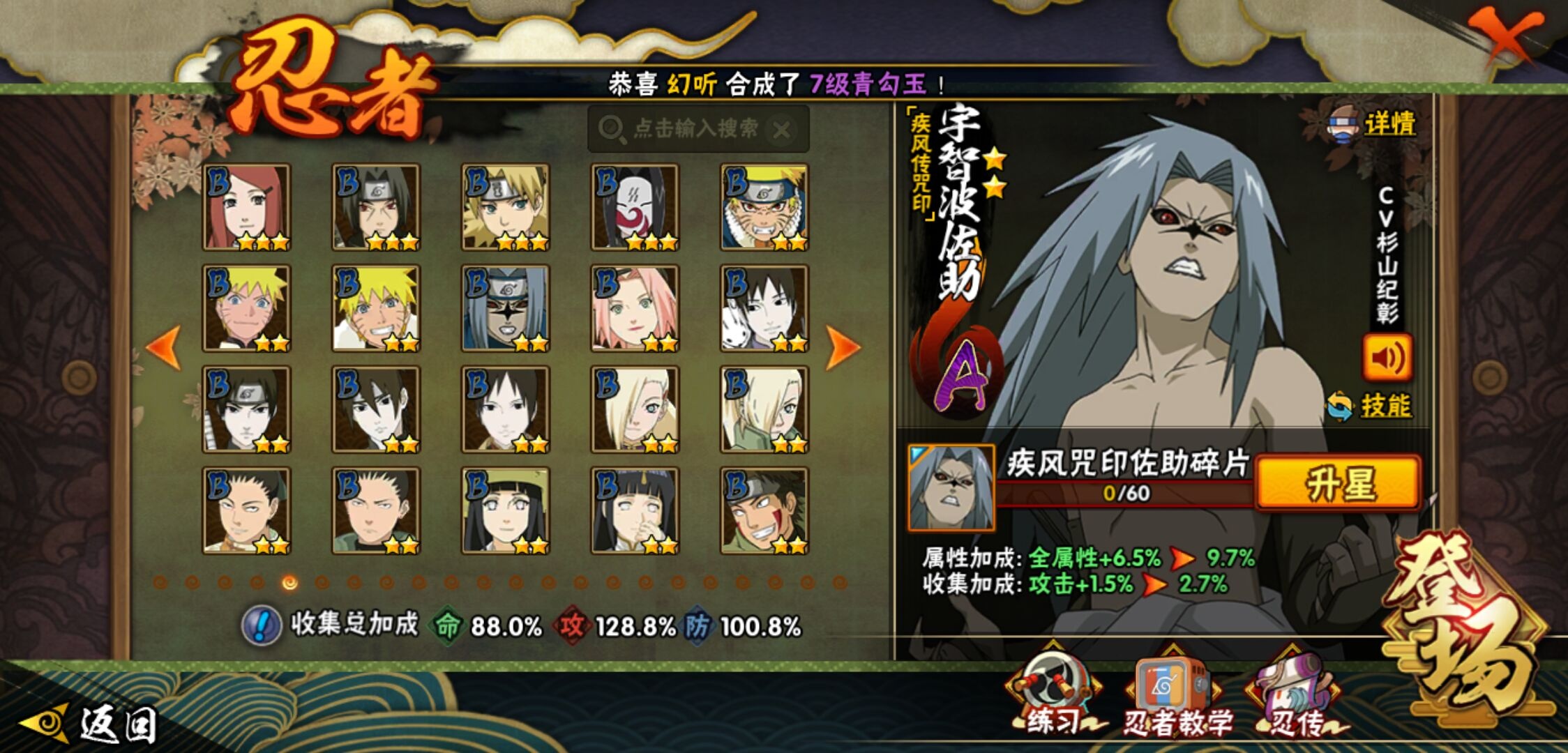Viewport: 1568px width, 753px height.
Task: Pick the masked Anbu ninja portrait
Action: [x=634, y=207]
